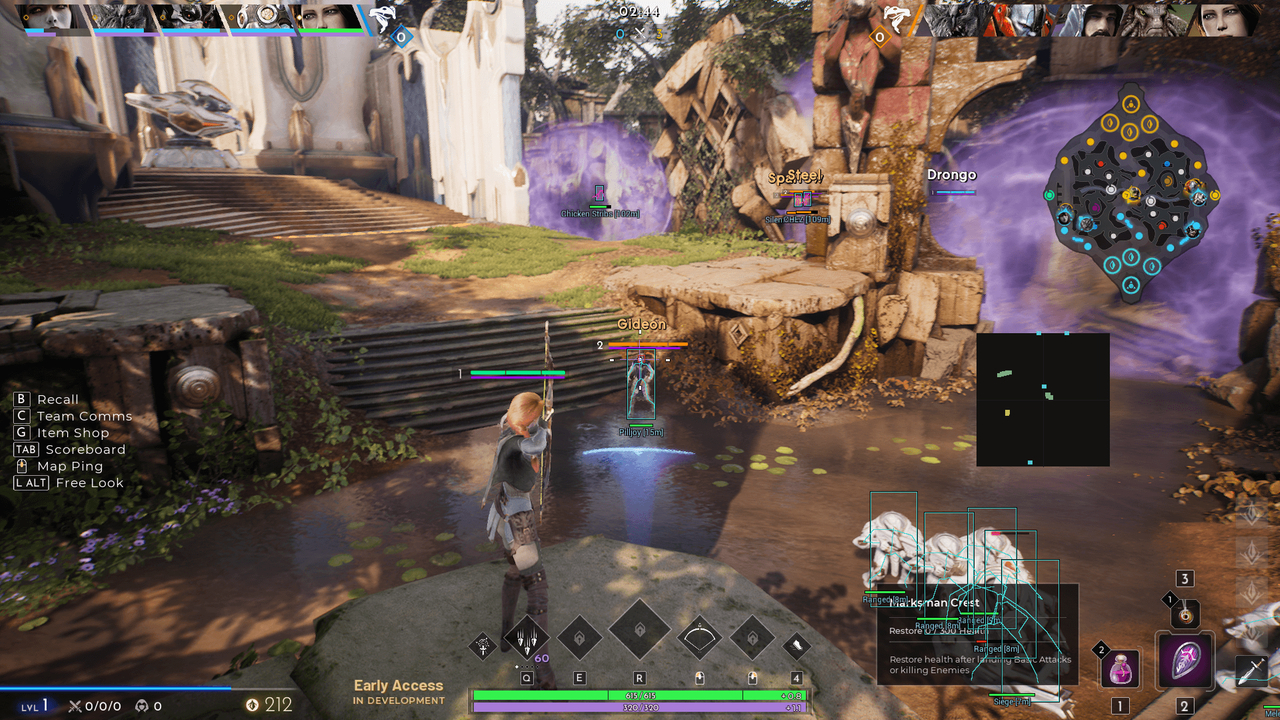Use the pink health potion slot
Image resolution: width=1280 pixels, height=720 pixels.
(x=1120, y=668)
